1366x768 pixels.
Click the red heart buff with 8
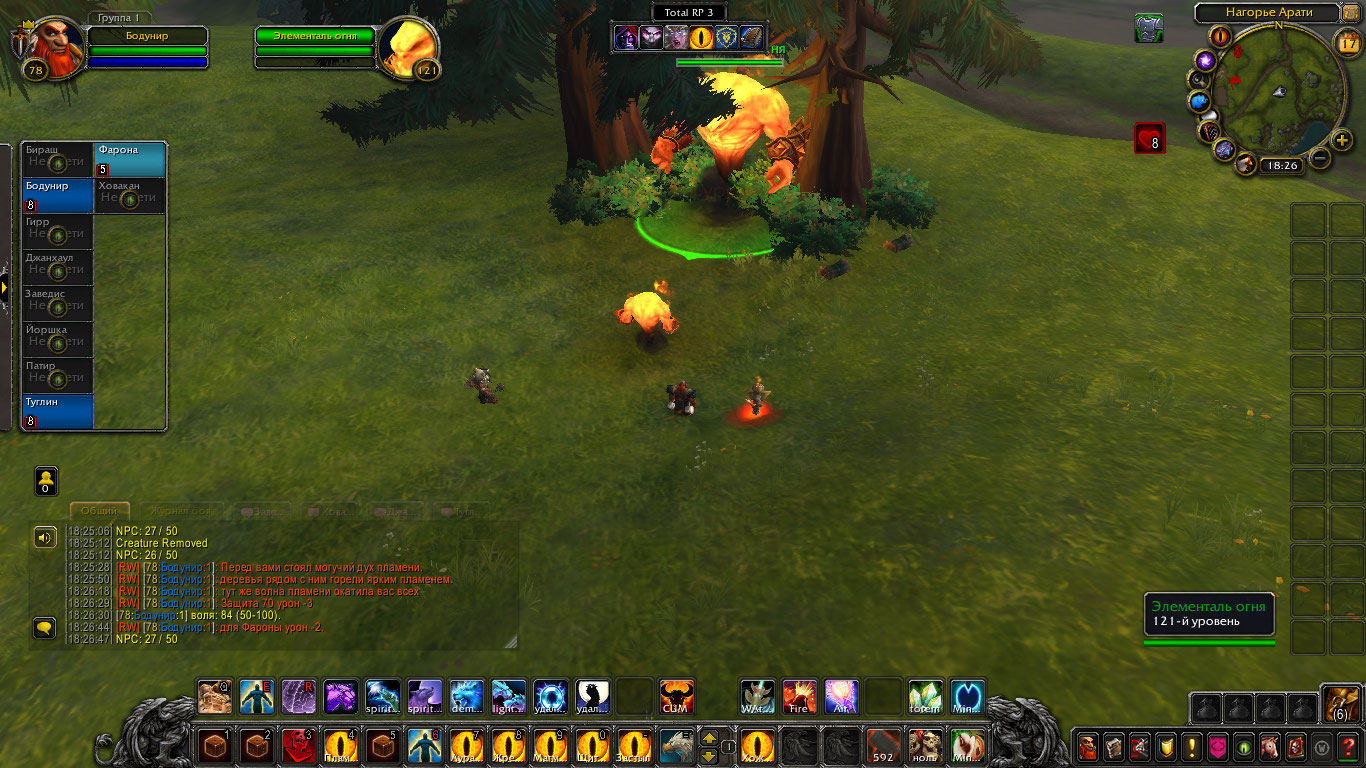1149,138
